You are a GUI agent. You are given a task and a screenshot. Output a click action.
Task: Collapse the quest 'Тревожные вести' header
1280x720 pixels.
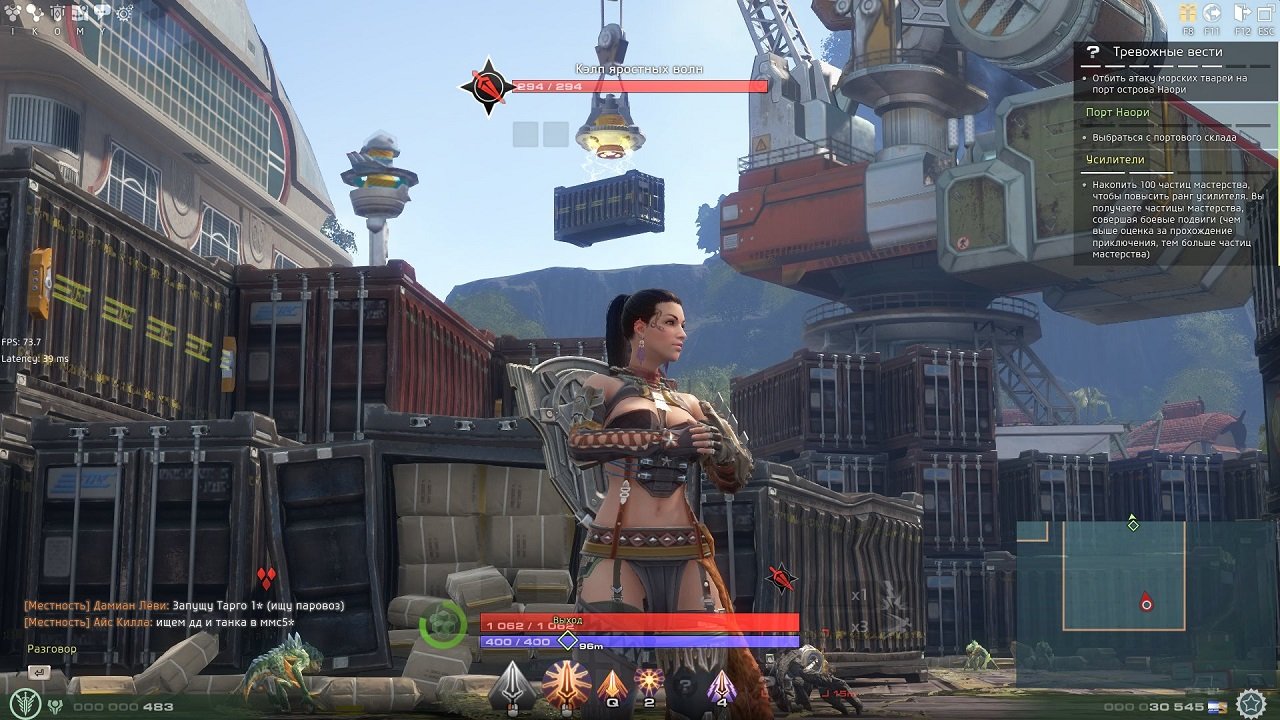tap(1170, 51)
